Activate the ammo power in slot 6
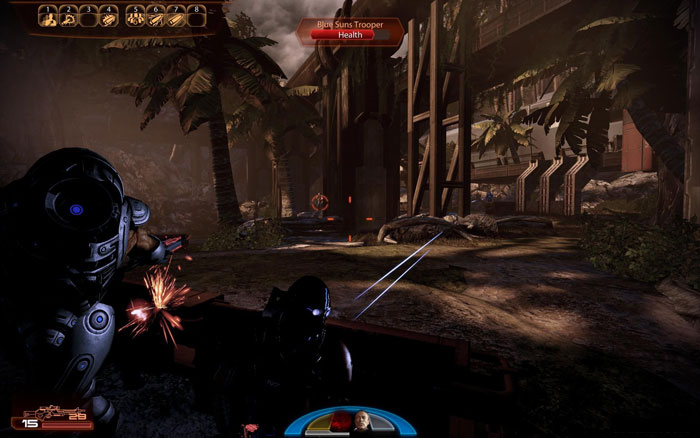 click(155, 16)
